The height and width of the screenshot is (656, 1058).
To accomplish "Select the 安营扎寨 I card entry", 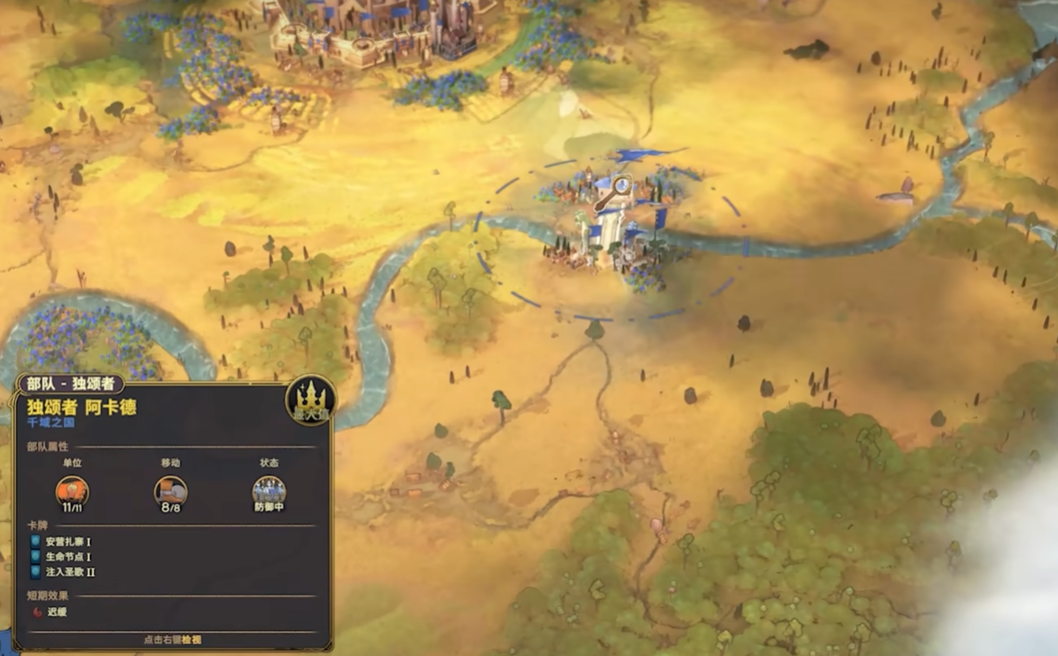I will [68, 541].
